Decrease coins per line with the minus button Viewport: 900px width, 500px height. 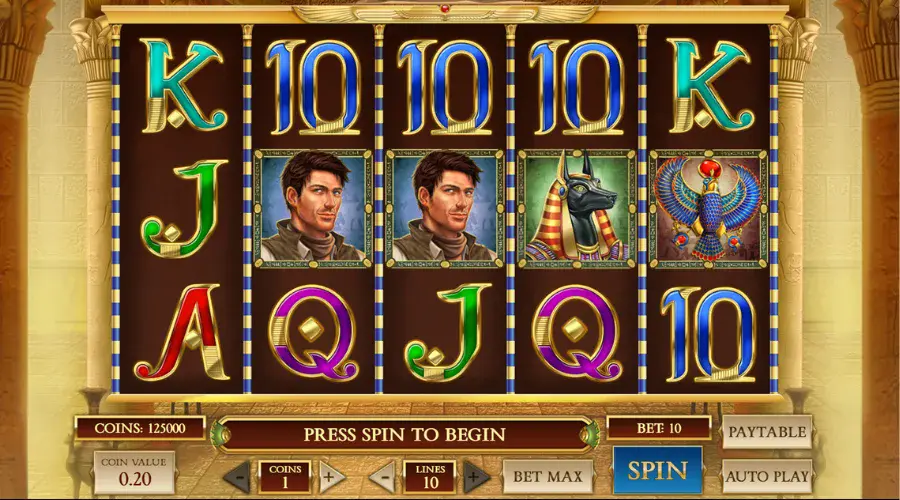238,476
